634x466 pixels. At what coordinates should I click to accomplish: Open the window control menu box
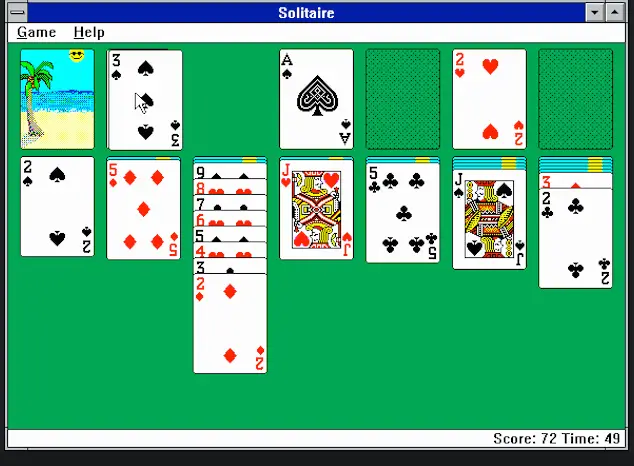14,13
